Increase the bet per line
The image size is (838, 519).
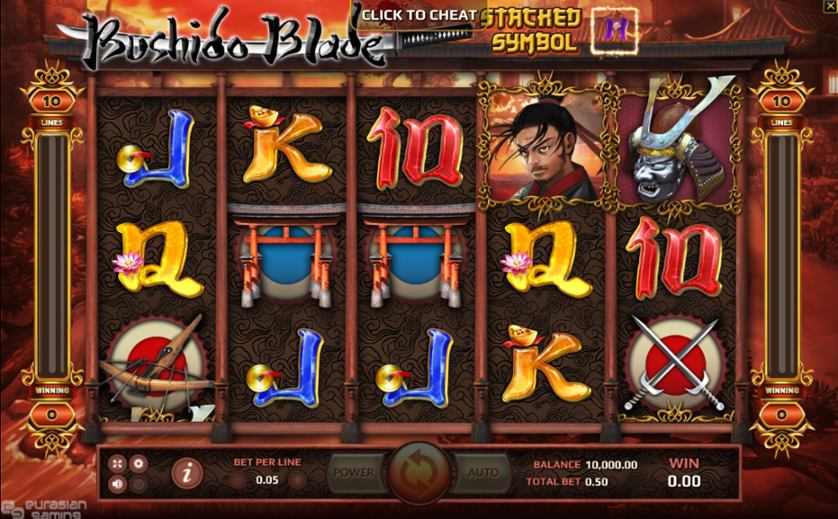297,481
